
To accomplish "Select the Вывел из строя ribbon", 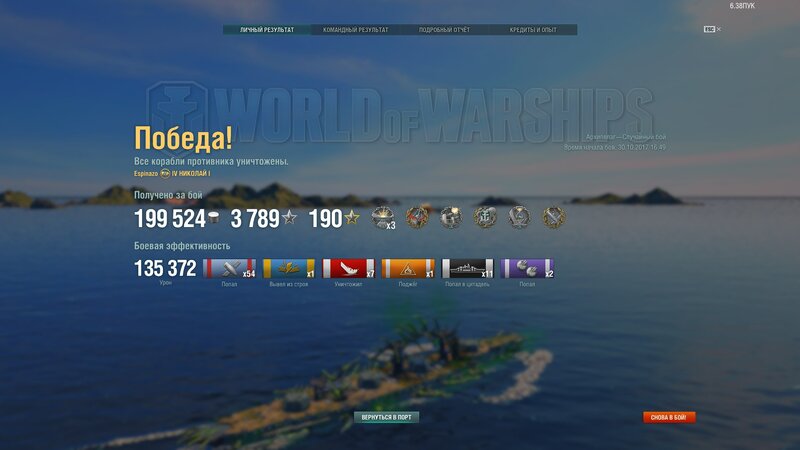I will click(x=289, y=268).
